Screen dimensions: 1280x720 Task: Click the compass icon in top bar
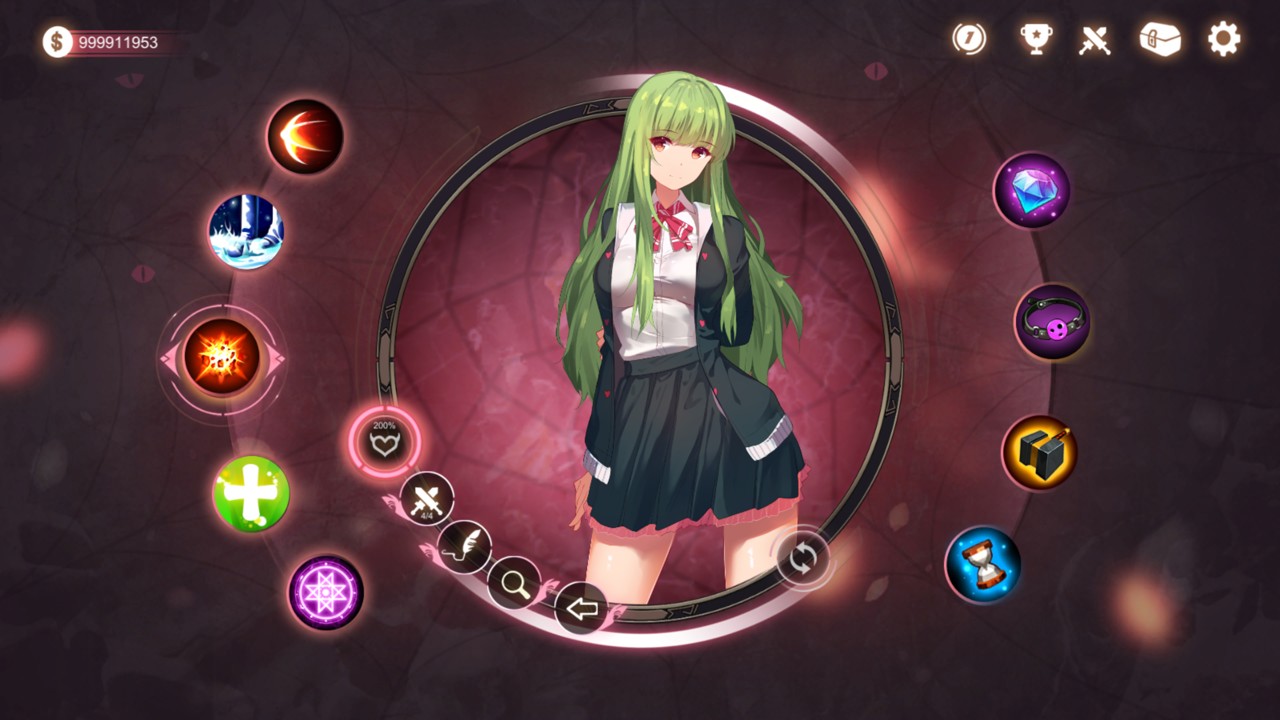969,39
